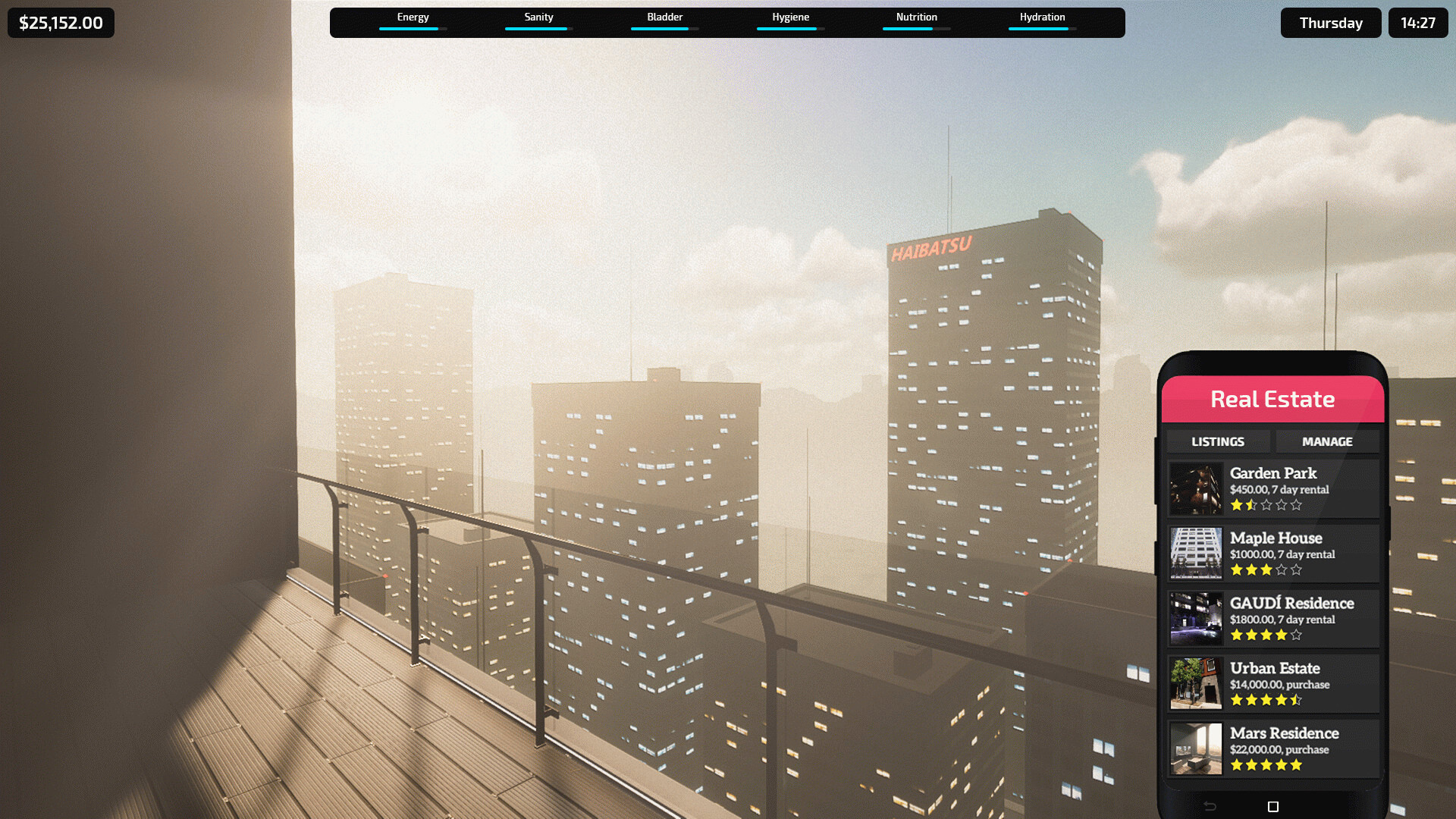Tap the phone's back arrow button

coord(1210,807)
